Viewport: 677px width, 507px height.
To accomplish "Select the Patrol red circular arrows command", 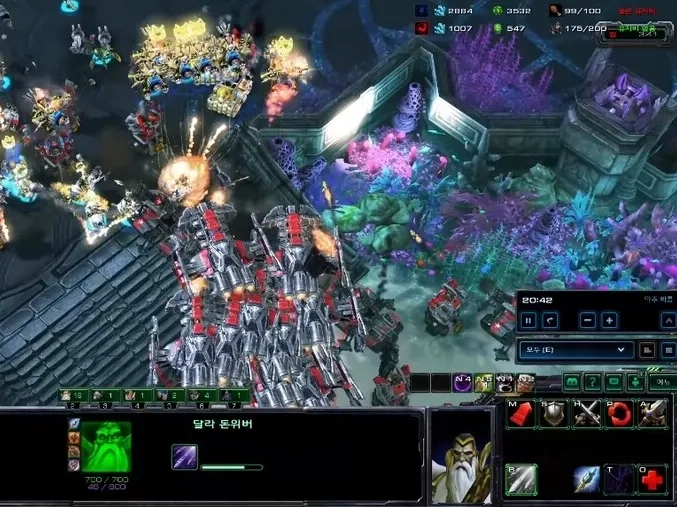I will [x=620, y=413].
